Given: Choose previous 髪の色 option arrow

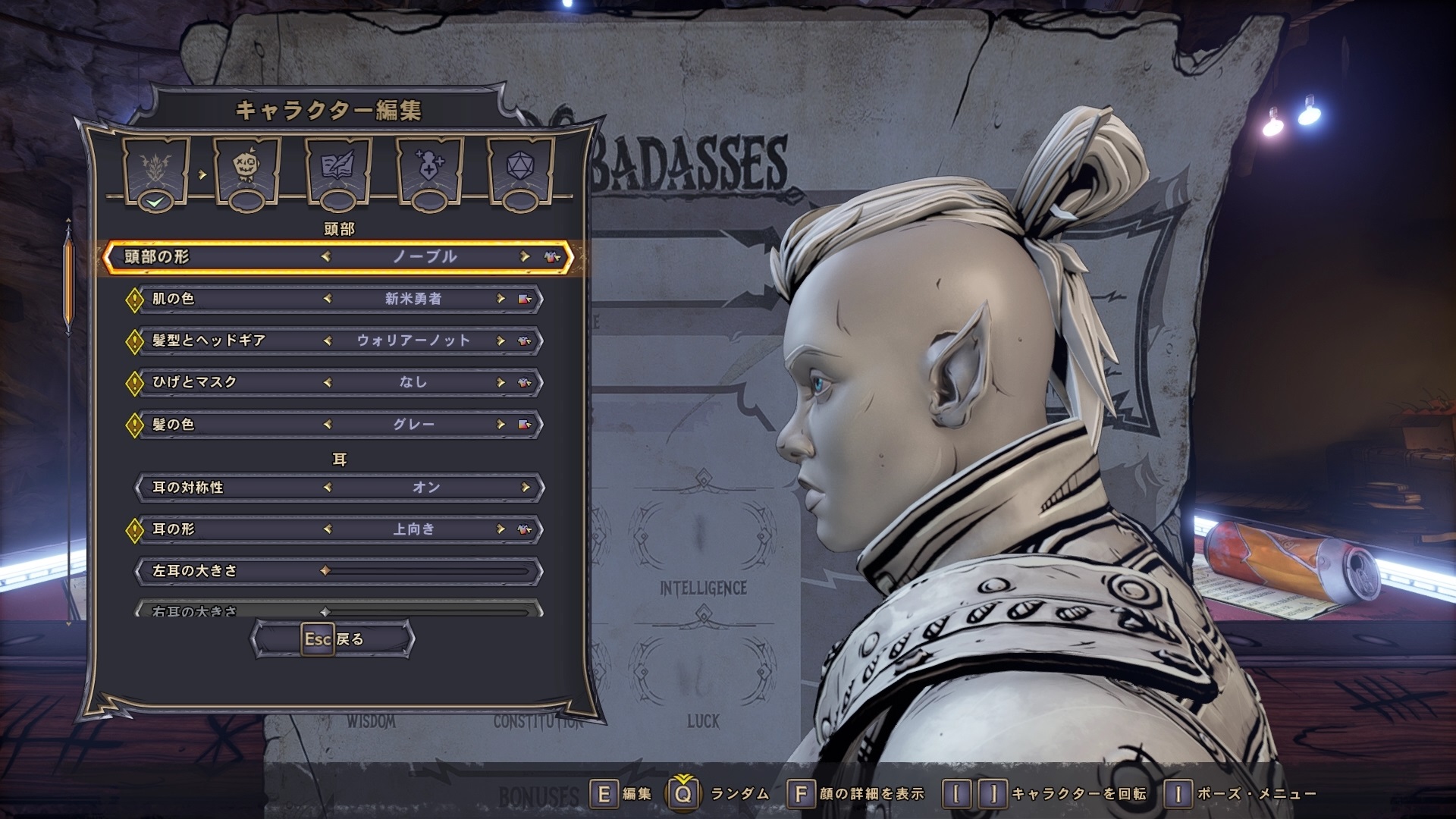Looking at the screenshot, I should (328, 424).
